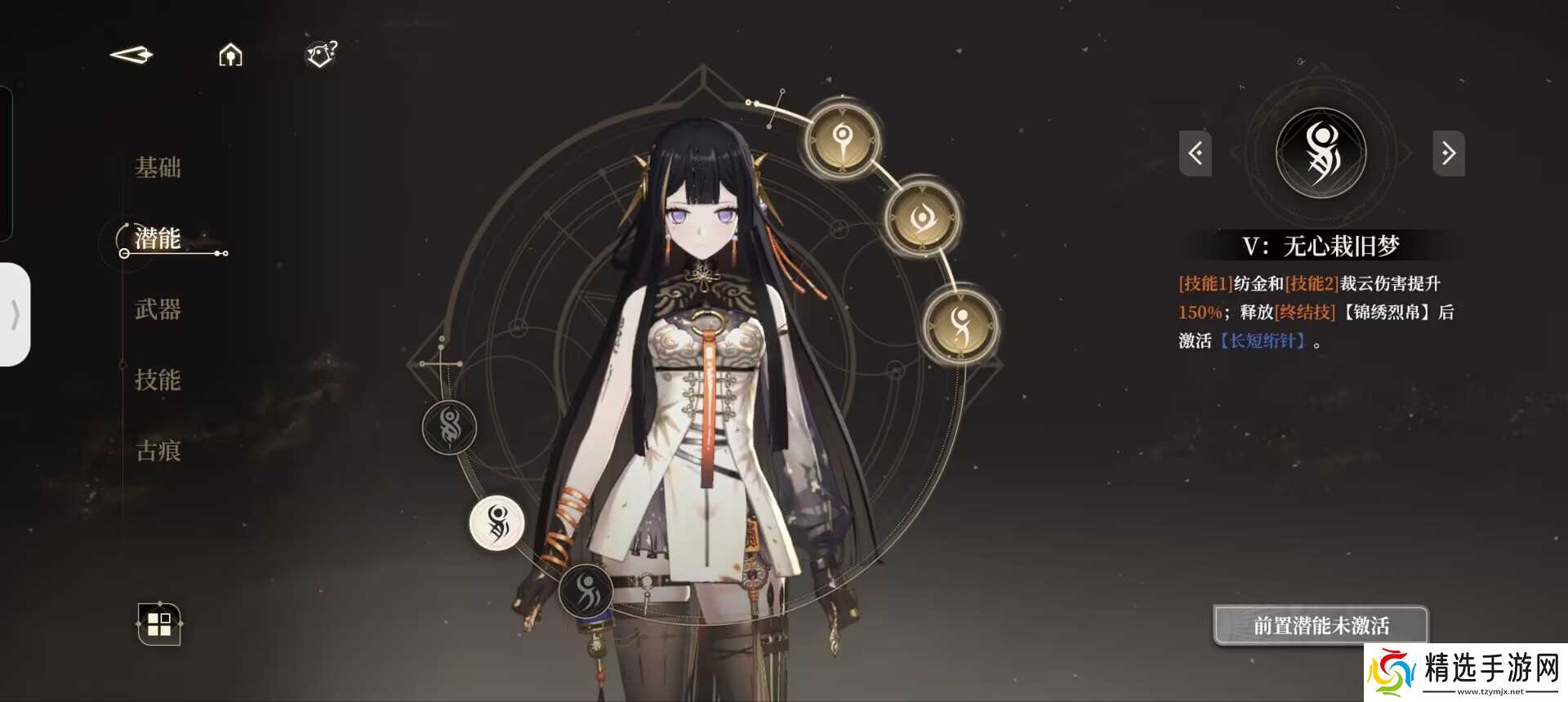View the next potential with right arrow
1568x702 pixels.
1448,153
